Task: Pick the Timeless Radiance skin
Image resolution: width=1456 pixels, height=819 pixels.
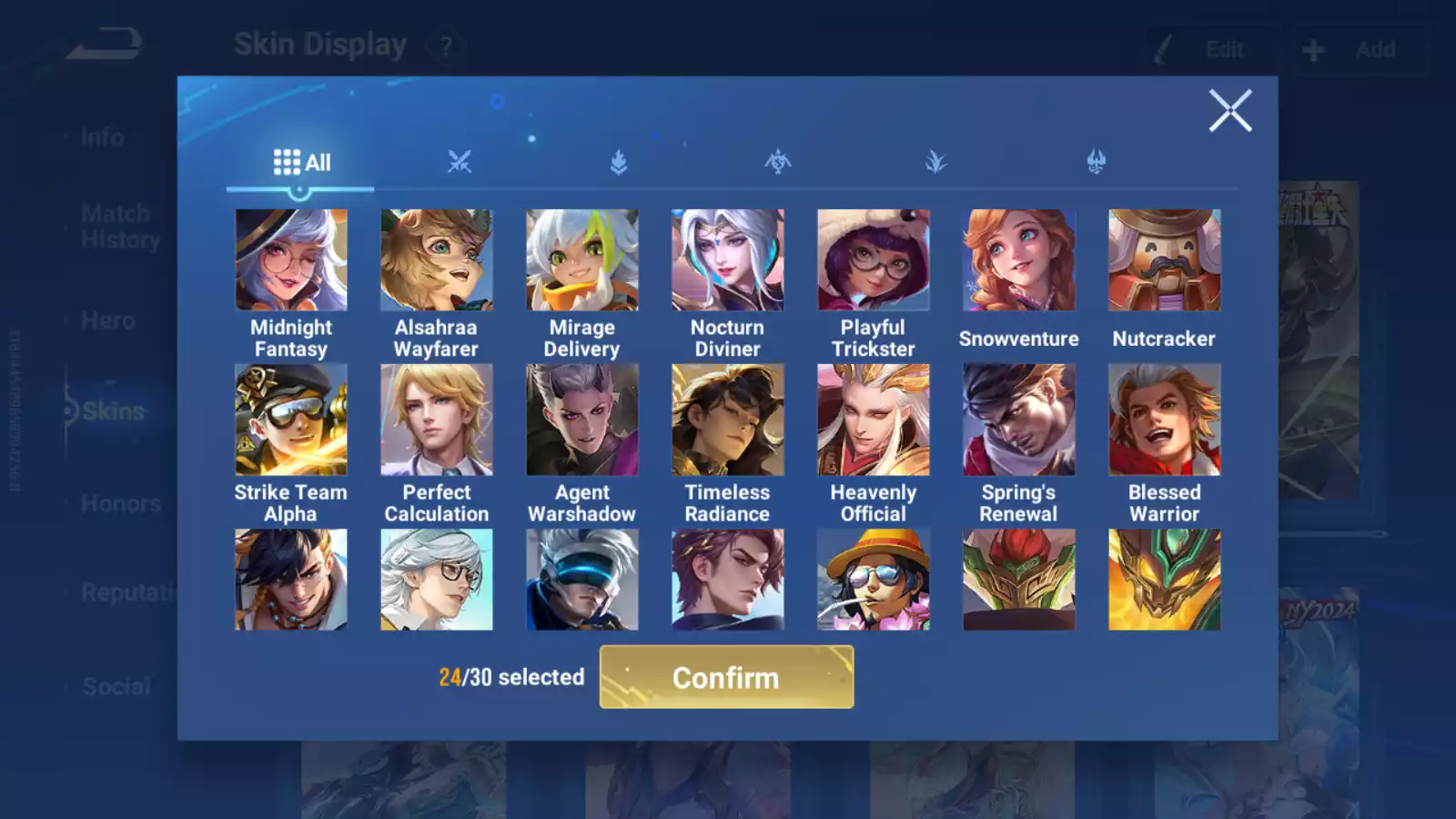Action: coord(728,420)
